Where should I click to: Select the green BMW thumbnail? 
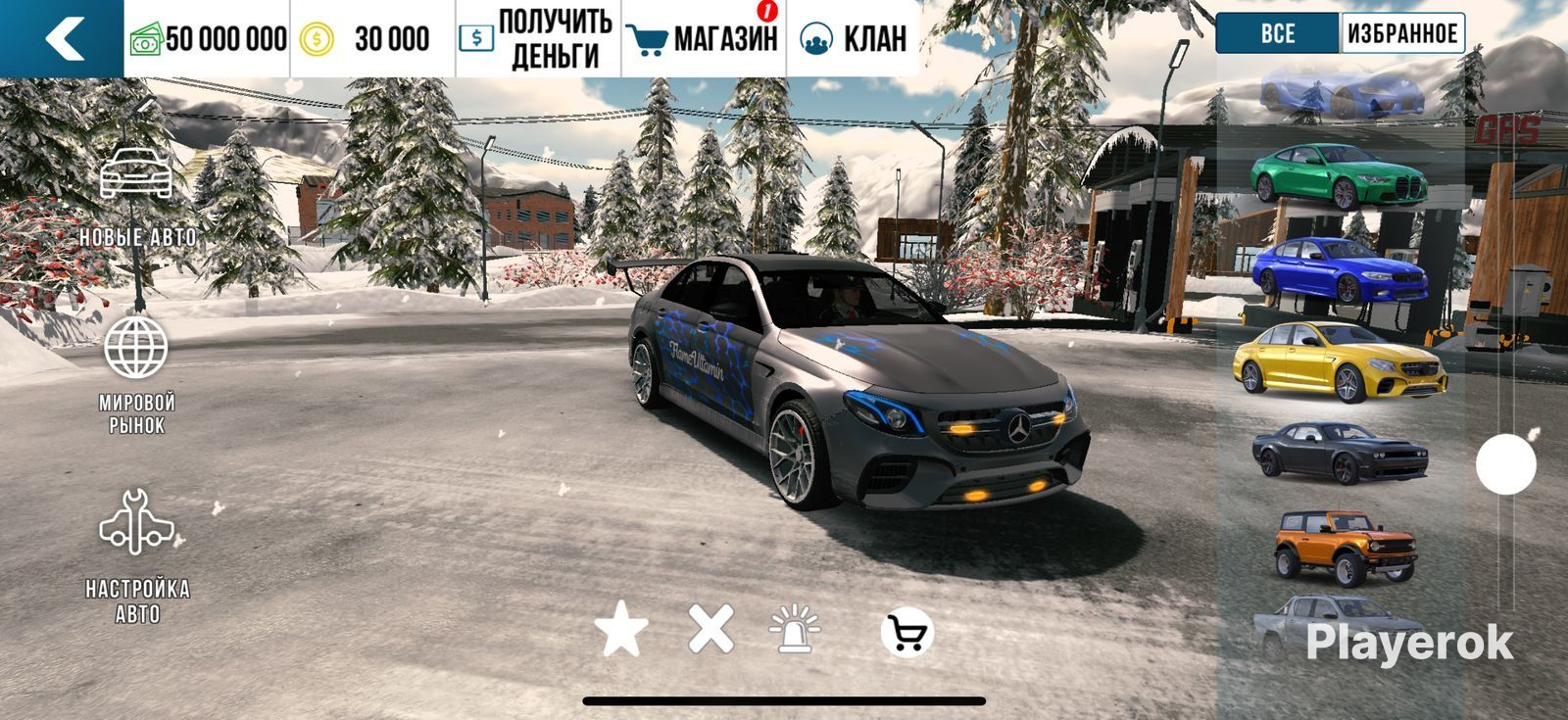(1341, 176)
